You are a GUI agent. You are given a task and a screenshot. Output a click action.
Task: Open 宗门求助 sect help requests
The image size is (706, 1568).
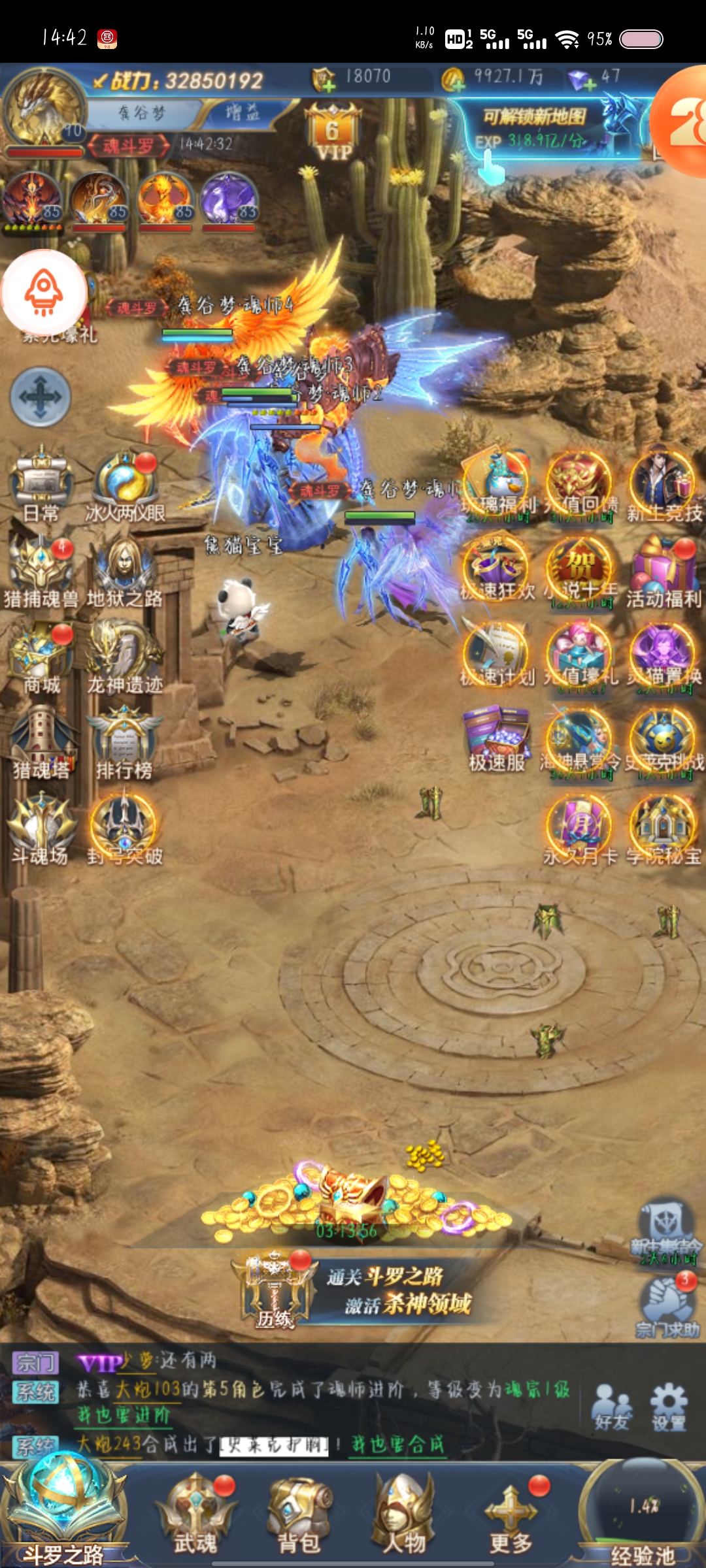coord(667,1303)
